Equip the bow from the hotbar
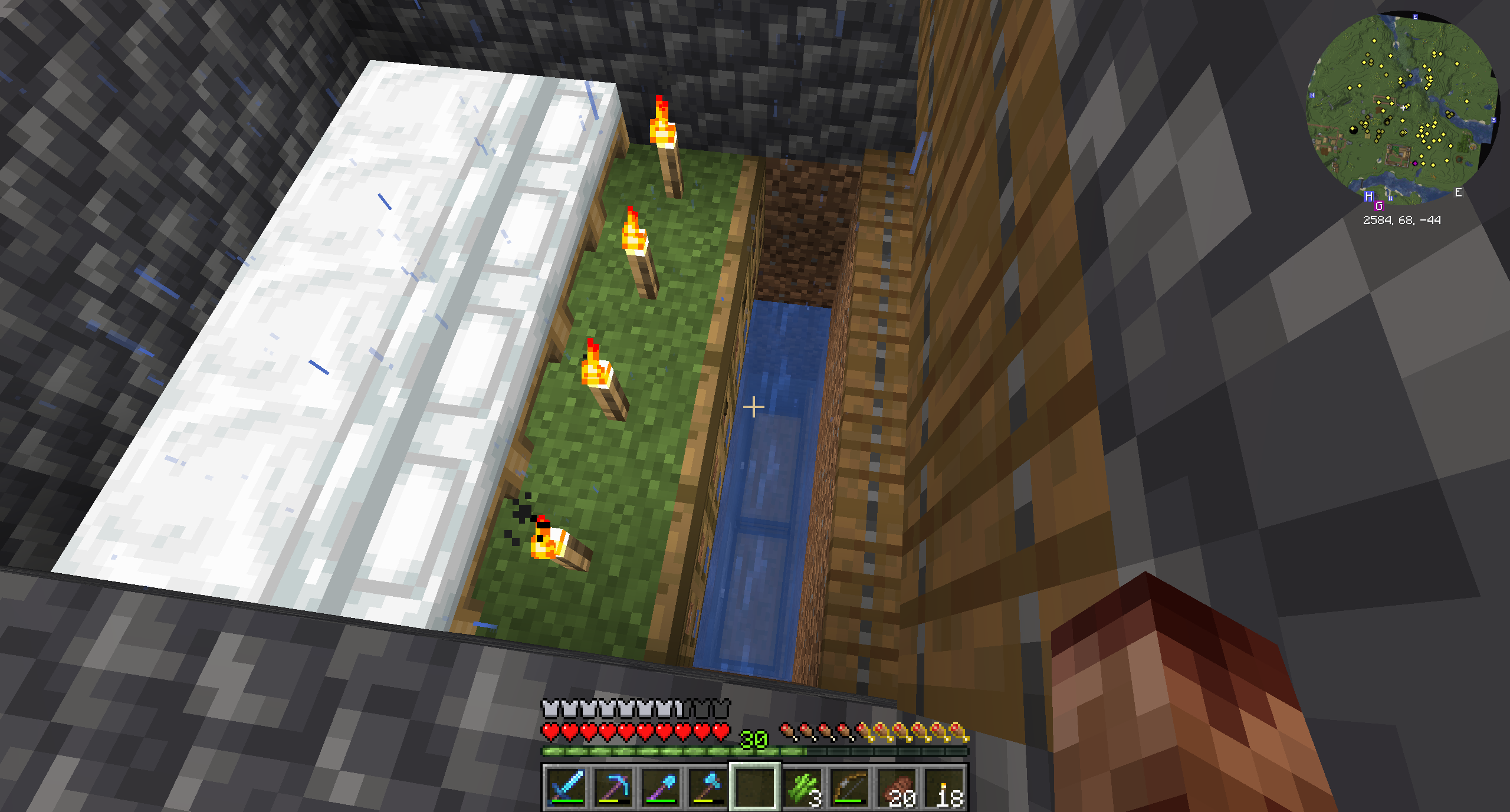 pos(850,787)
